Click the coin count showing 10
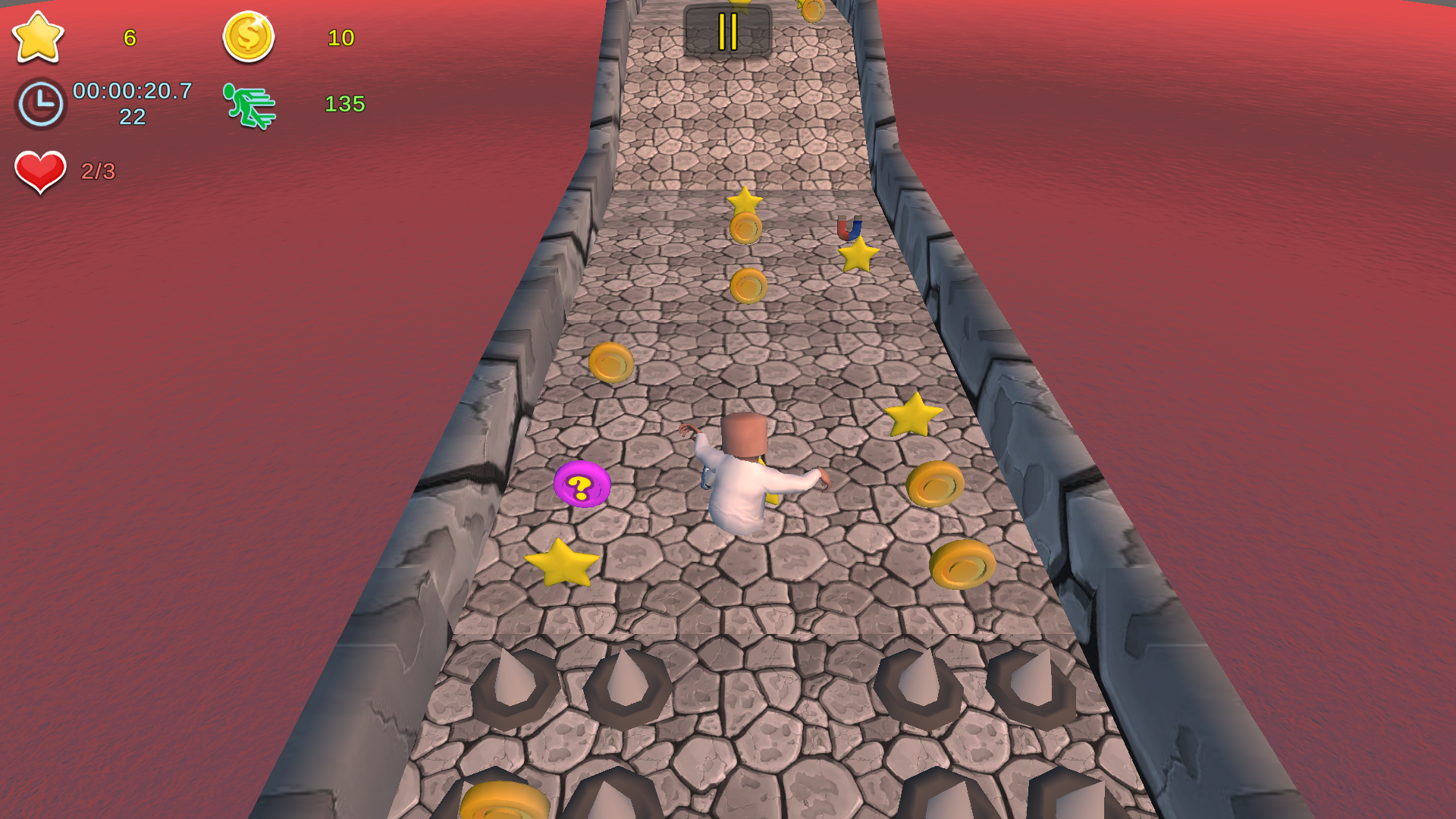Image resolution: width=1456 pixels, height=819 pixels. click(343, 38)
